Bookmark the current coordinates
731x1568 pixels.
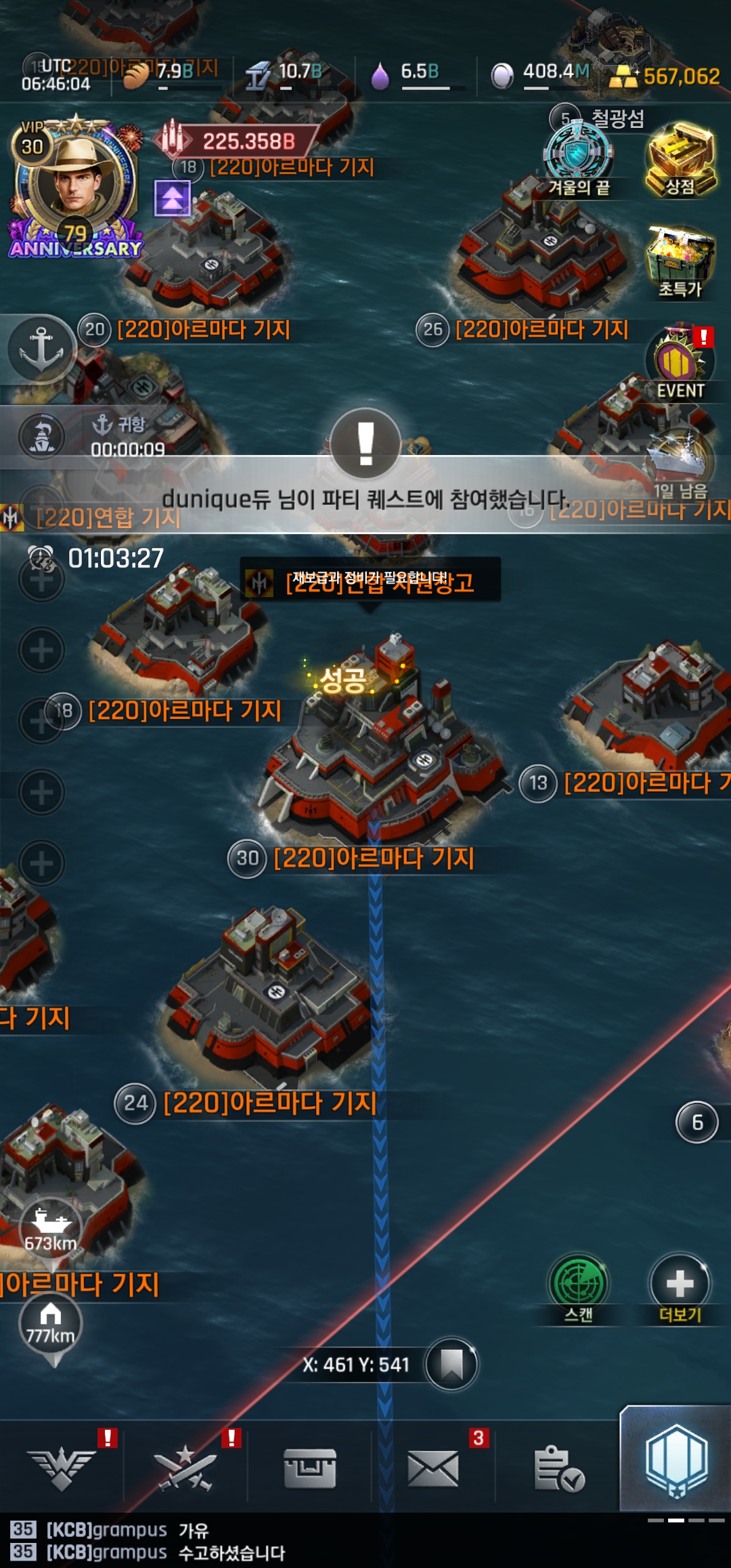click(x=451, y=1364)
